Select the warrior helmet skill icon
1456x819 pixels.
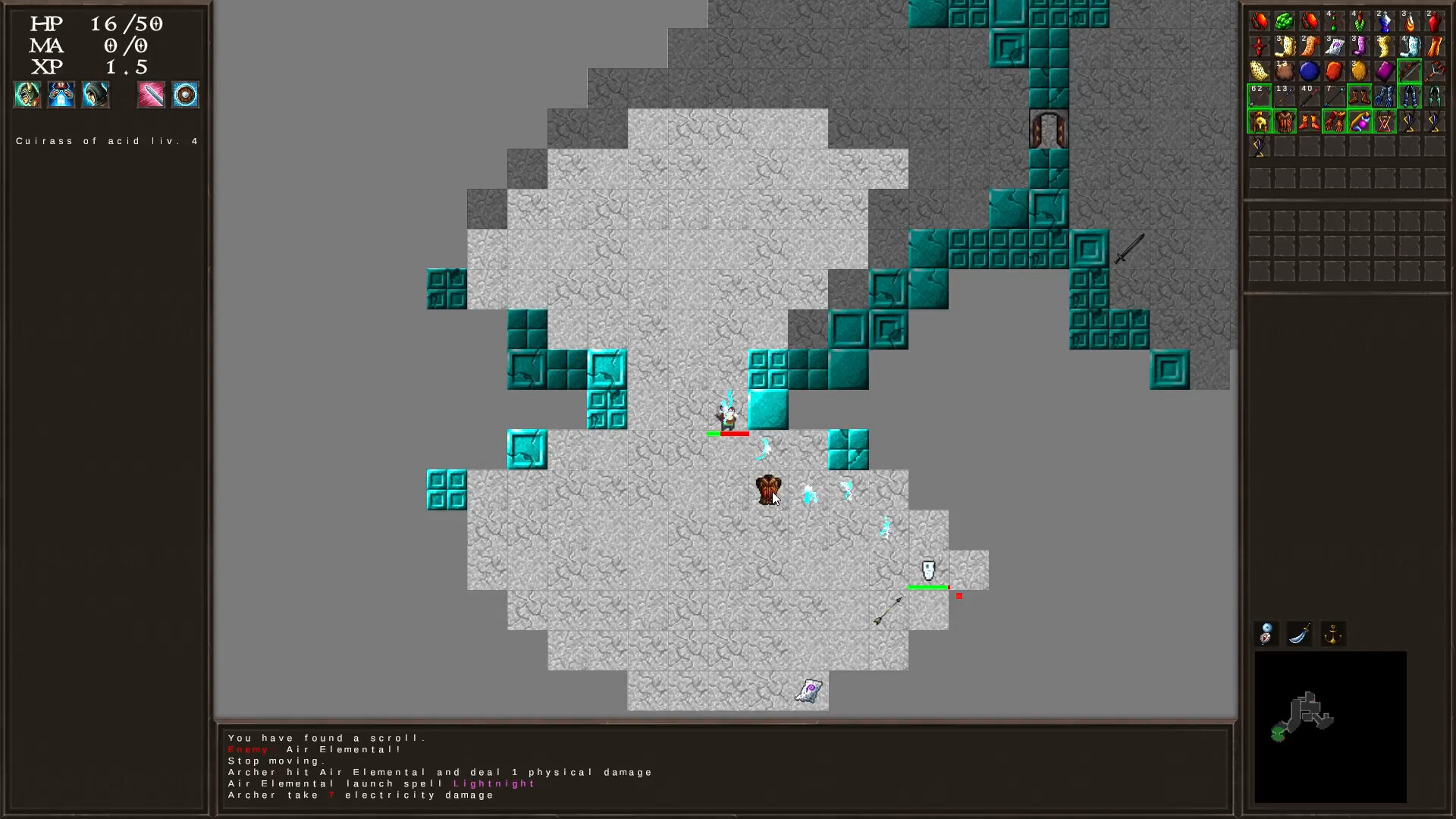pyautogui.click(x=27, y=95)
